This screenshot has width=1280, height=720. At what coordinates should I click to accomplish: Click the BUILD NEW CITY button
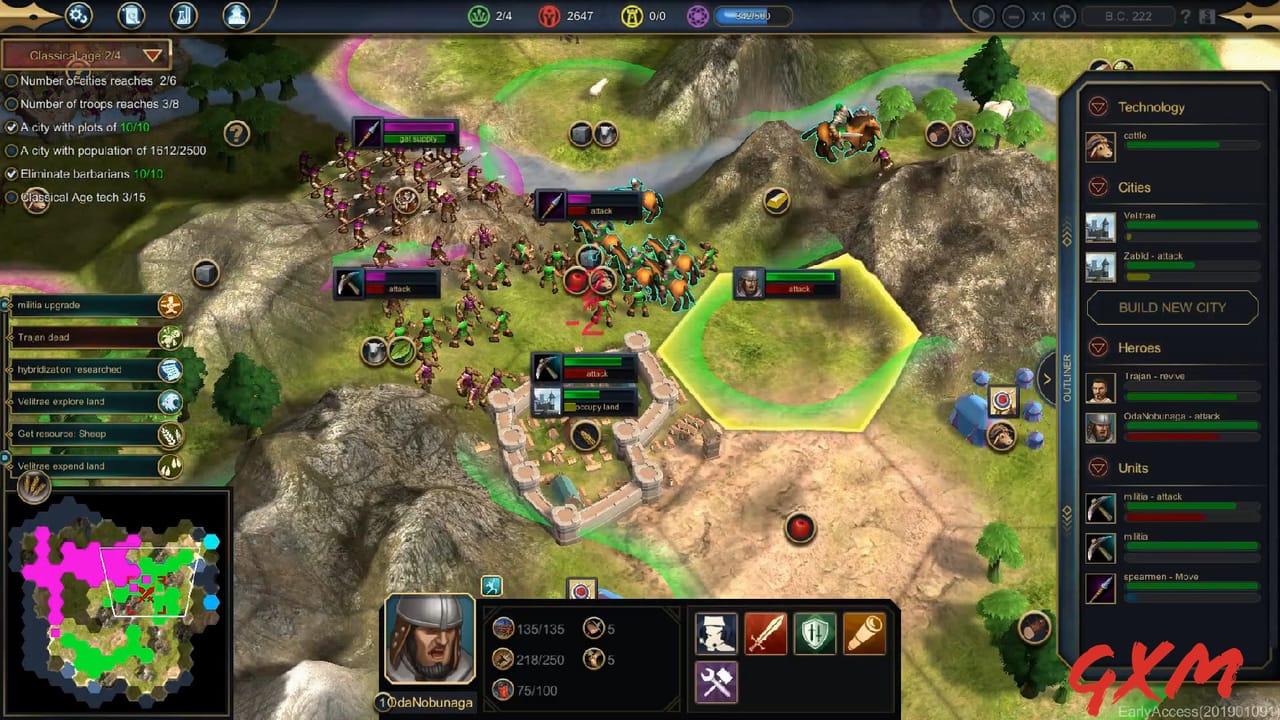coord(1172,308)
